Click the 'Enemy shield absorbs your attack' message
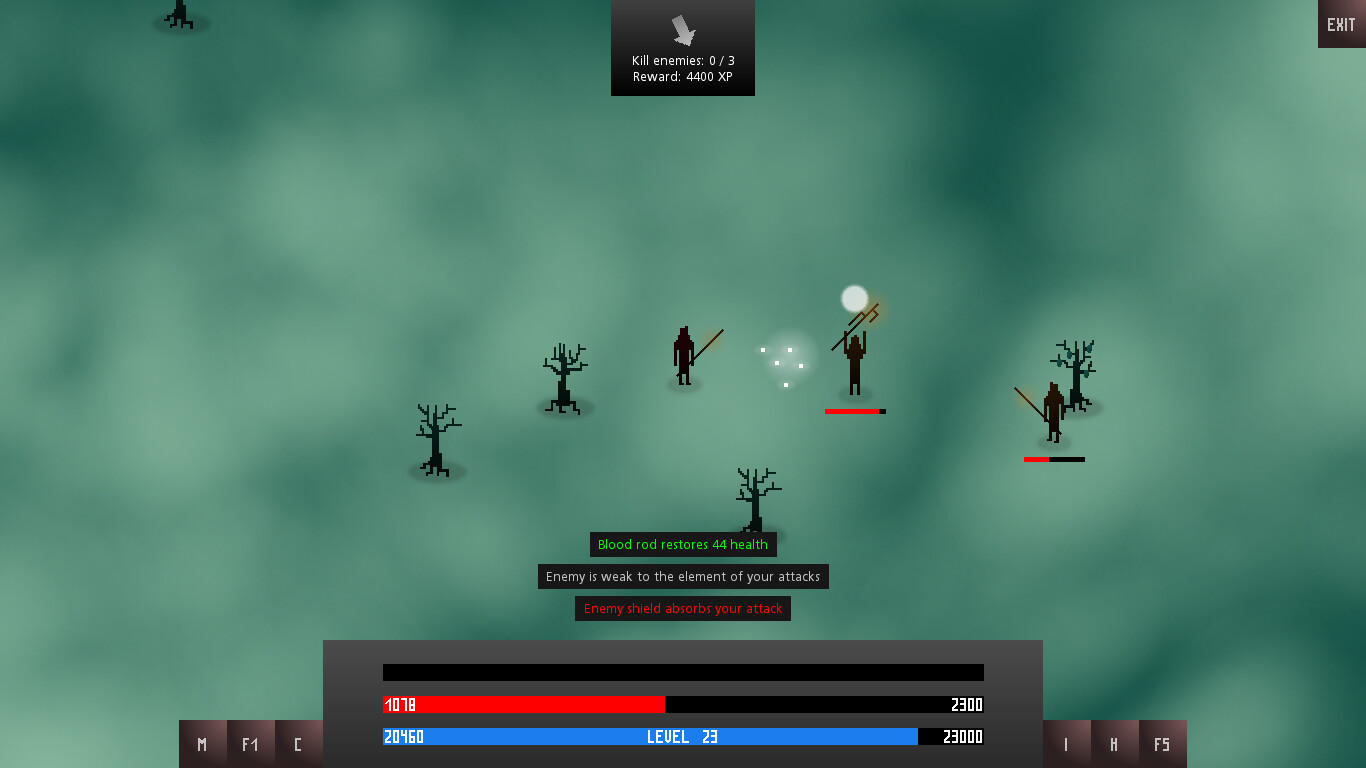 tap(683, 608)
